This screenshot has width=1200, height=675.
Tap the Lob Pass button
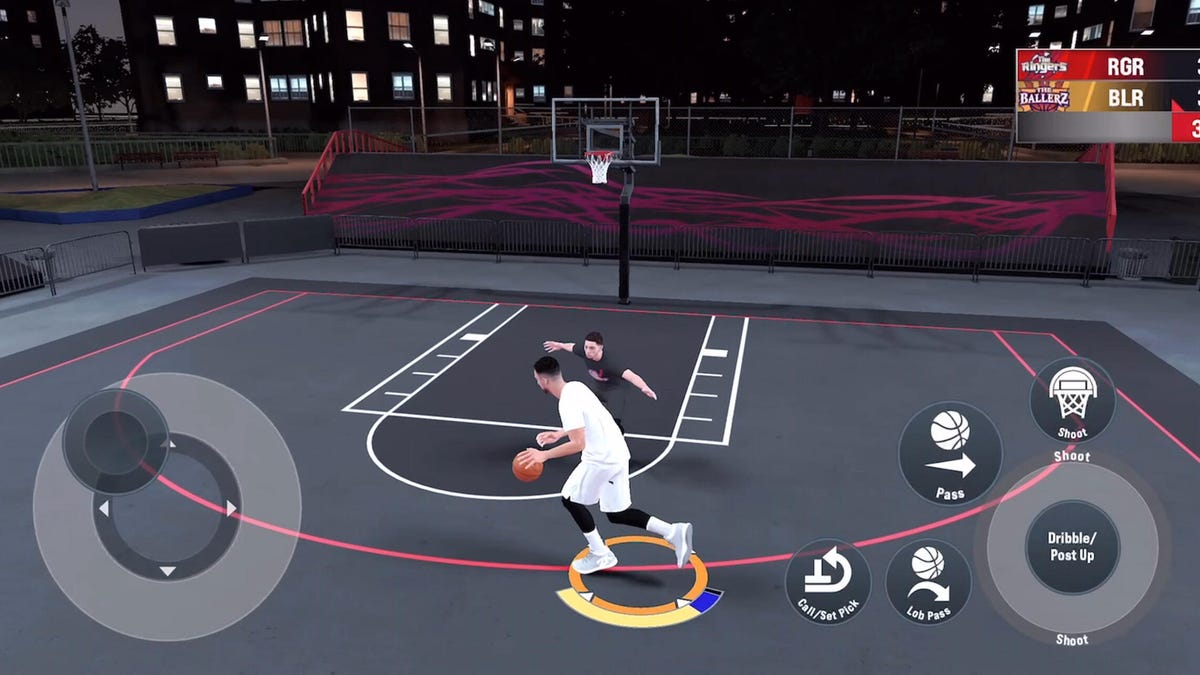(928, 582)
